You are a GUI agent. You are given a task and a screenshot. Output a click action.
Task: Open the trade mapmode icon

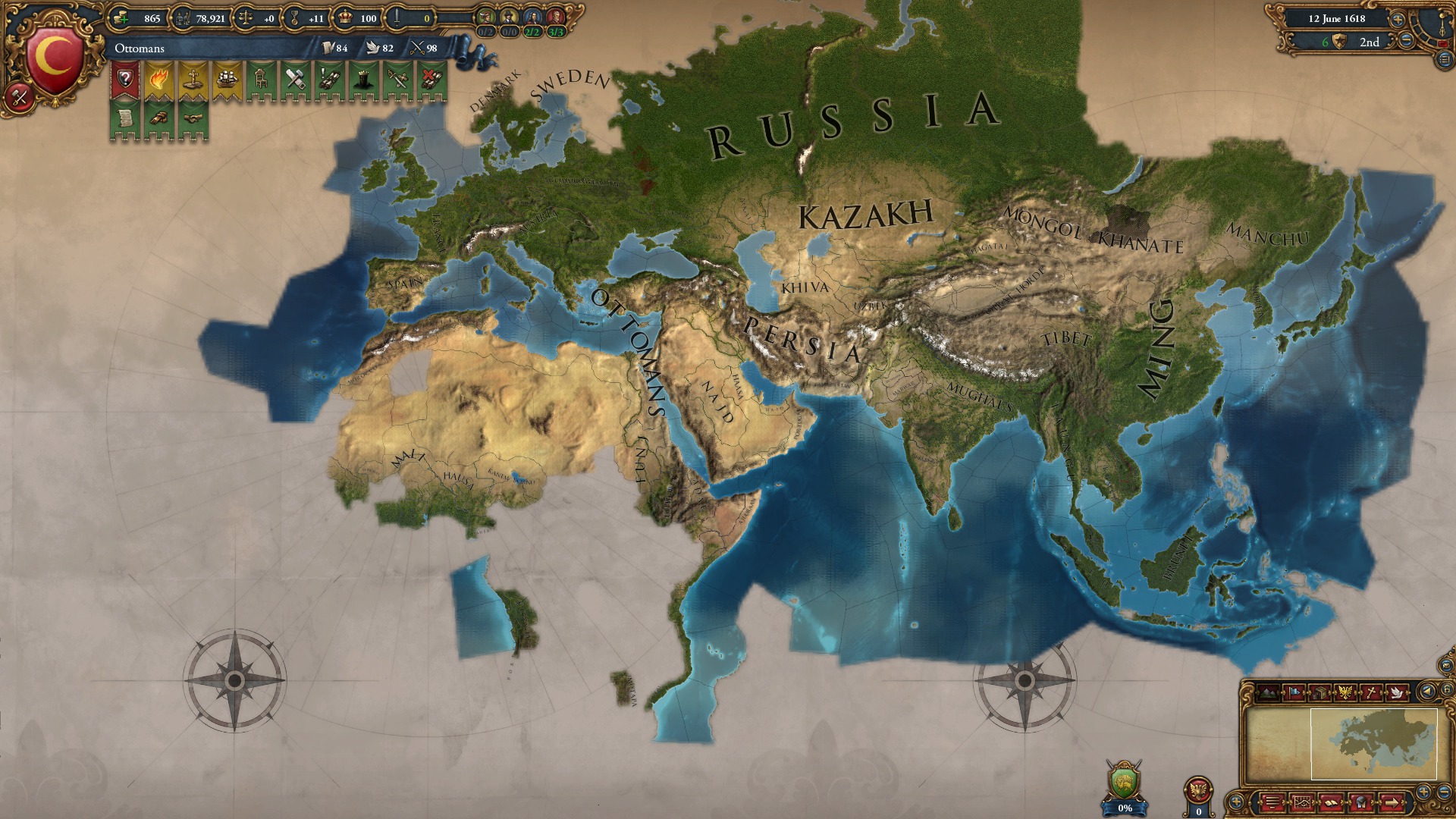[x=1319, y=692]
